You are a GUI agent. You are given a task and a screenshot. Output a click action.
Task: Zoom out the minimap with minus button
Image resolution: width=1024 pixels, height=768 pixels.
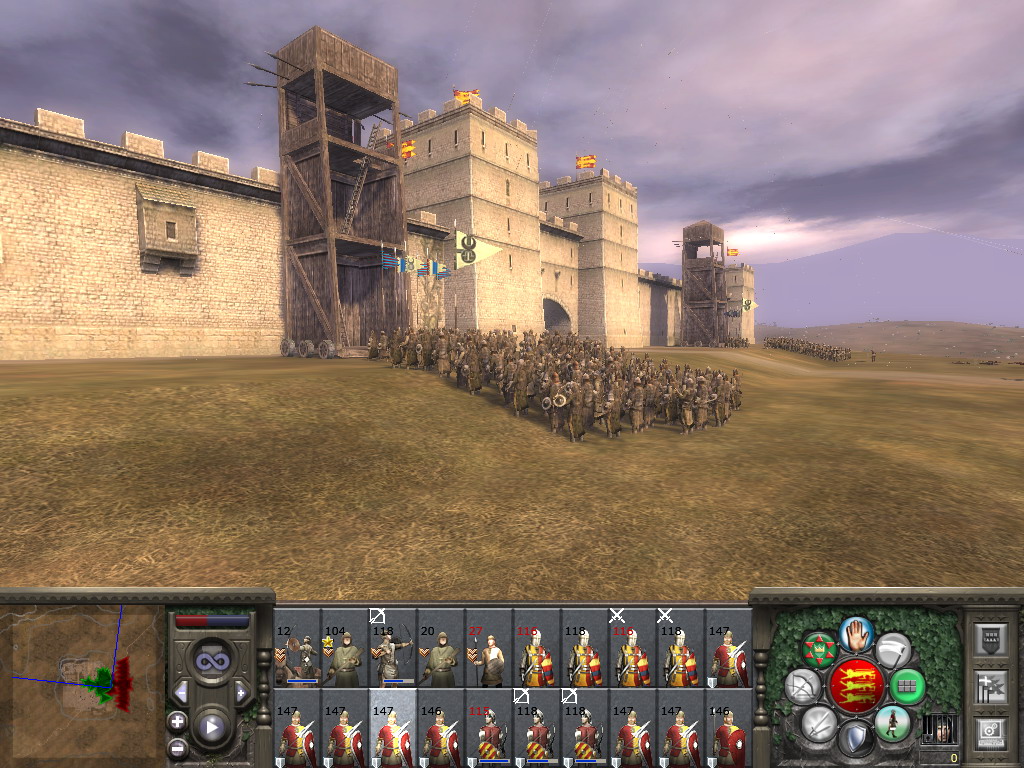pos(177,747)
